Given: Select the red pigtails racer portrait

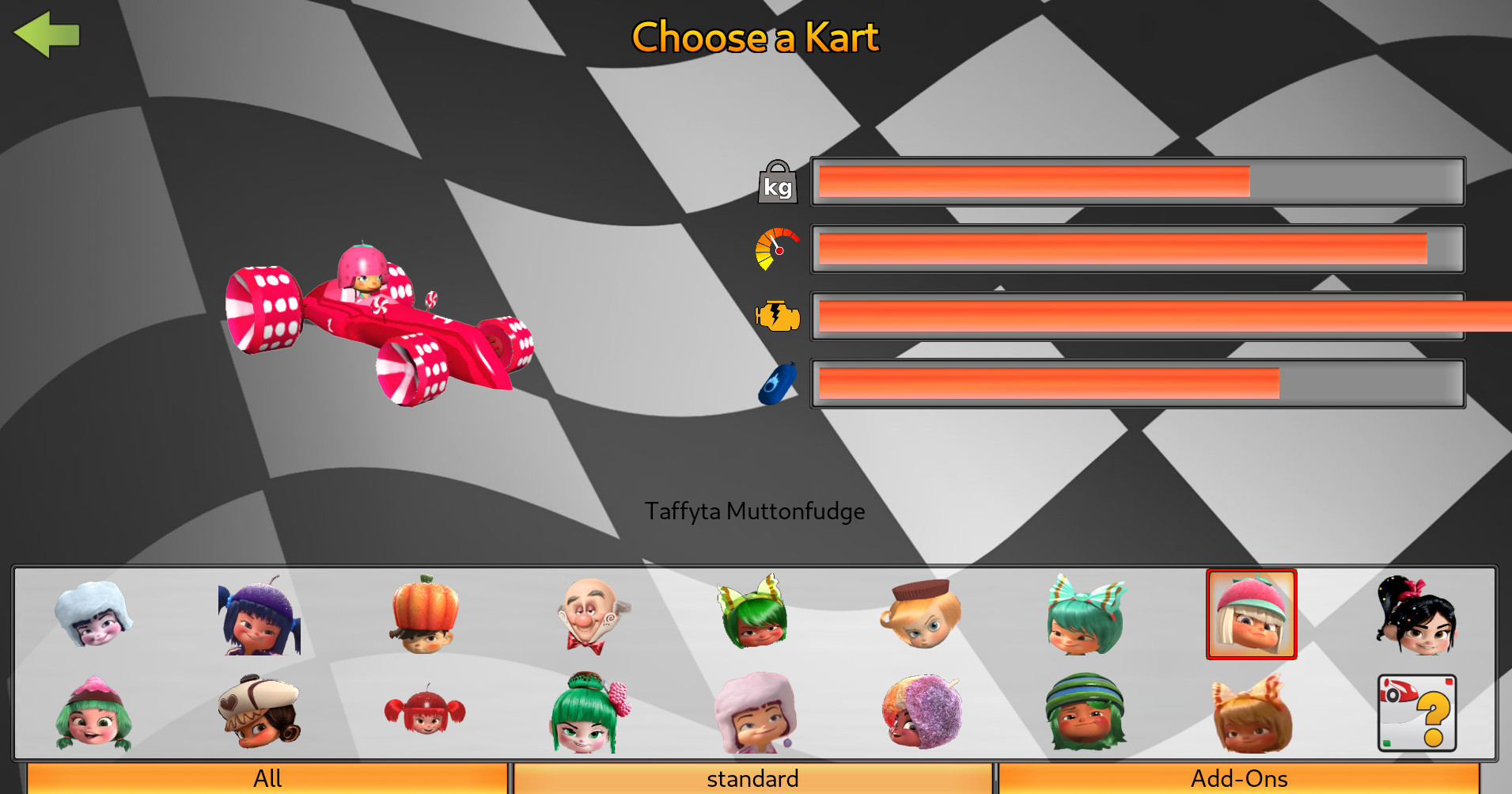Looking at the screenshot, I should pyautogui.click(x=425, y=712).
